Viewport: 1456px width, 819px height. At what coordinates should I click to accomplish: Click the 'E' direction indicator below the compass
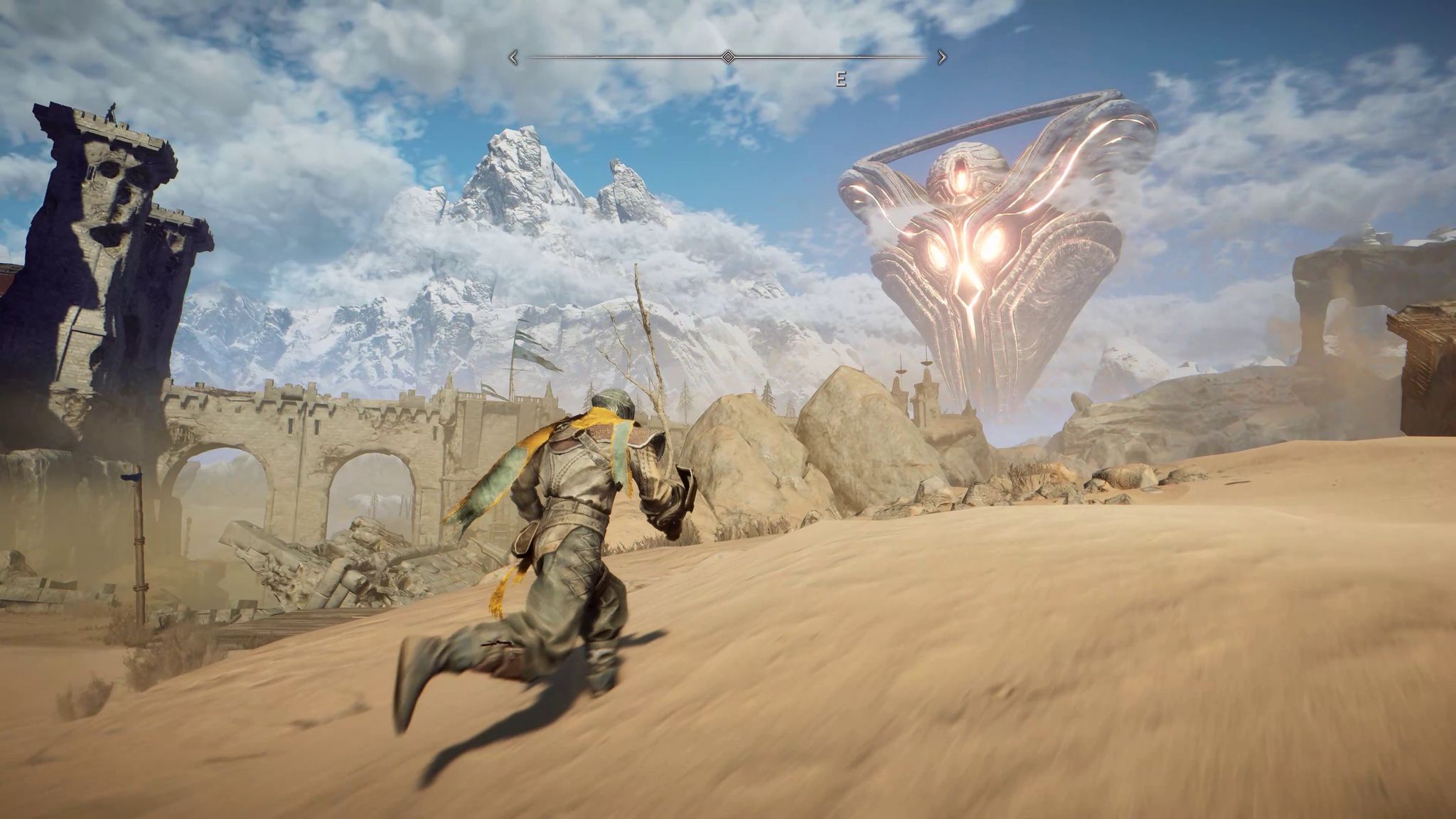(x=842, y=78)
